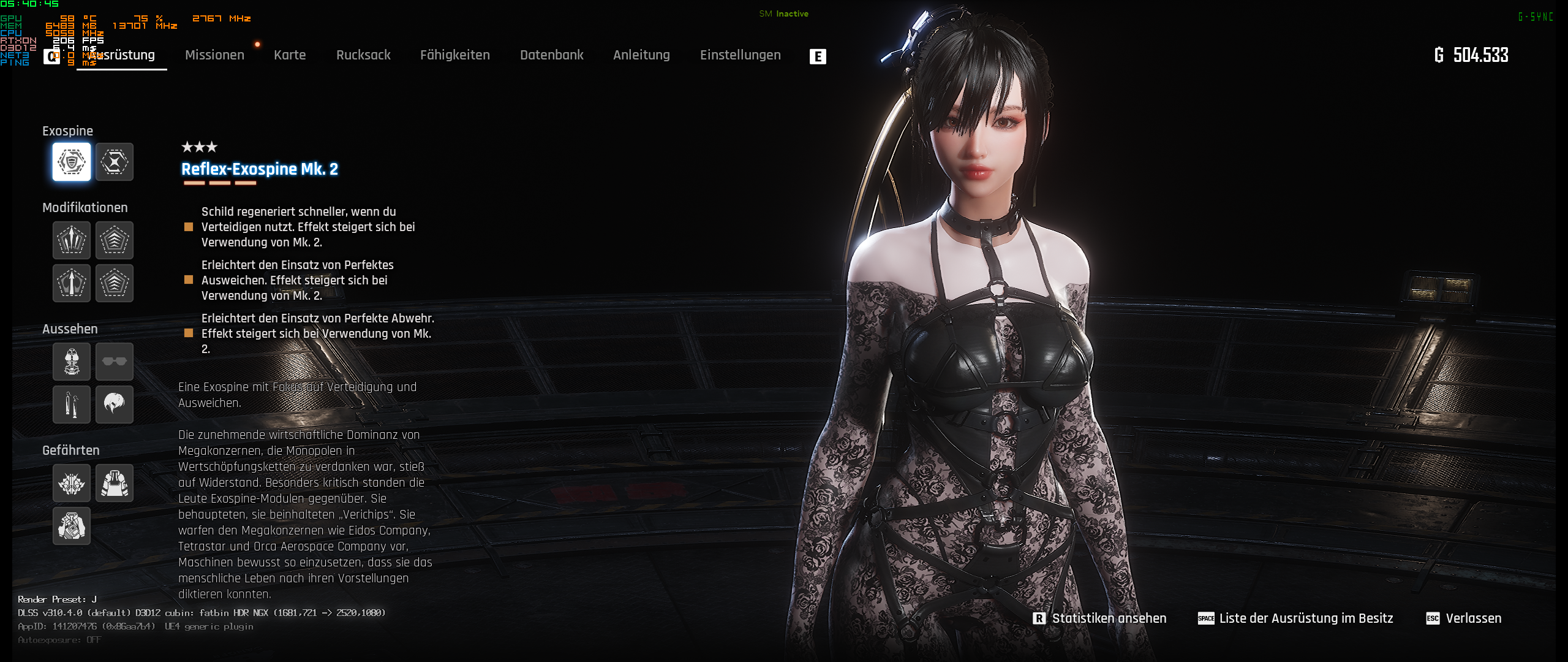Select the hairstyle slot
Image resolution: width=1568 pixels, height=662 pixels.
click(x=115, y=405)
